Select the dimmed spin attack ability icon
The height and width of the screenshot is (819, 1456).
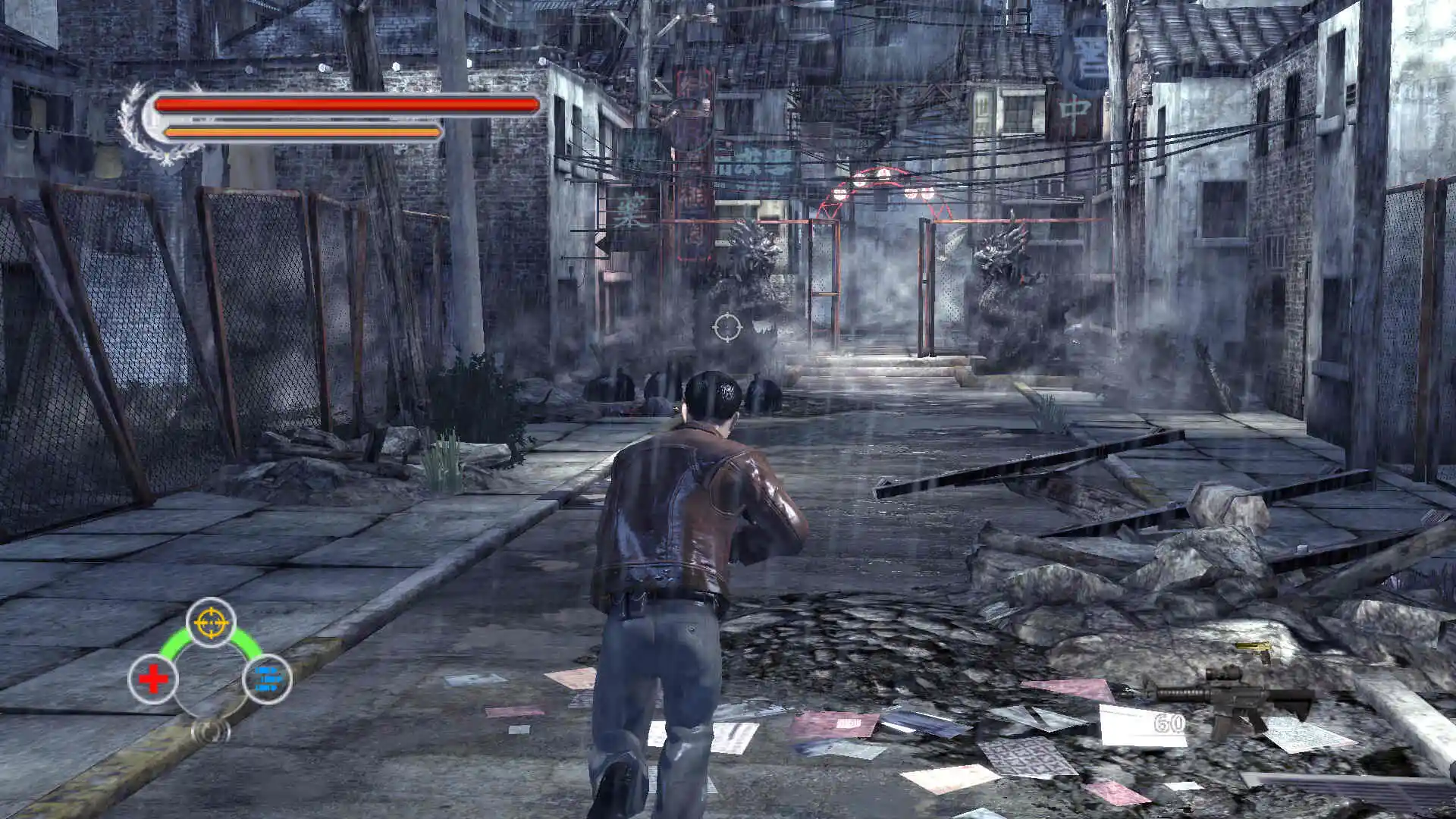pos(211,730)
